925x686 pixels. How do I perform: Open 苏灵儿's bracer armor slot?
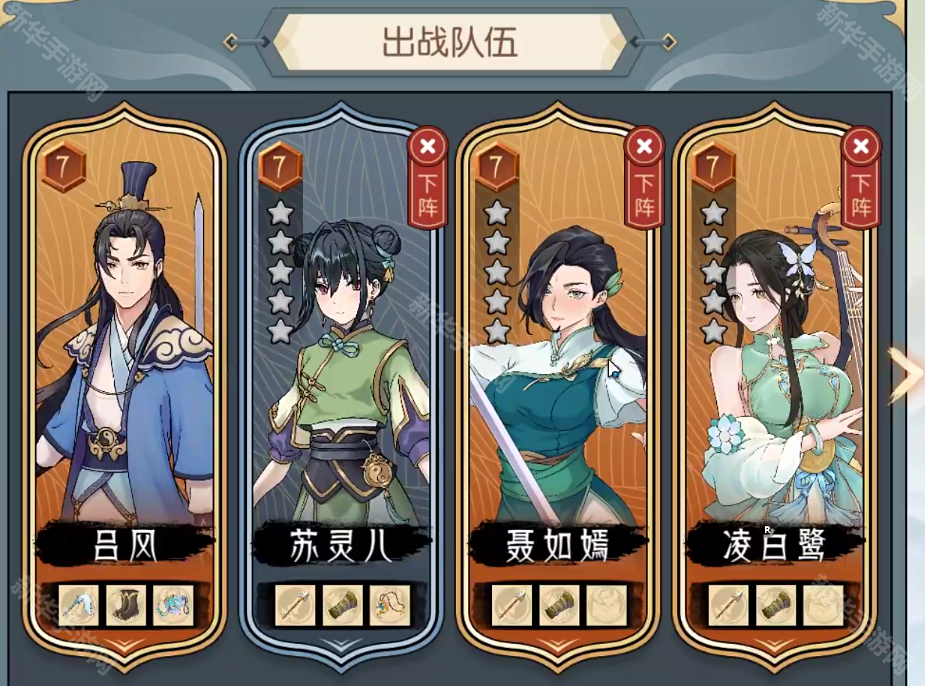(343, 605)
